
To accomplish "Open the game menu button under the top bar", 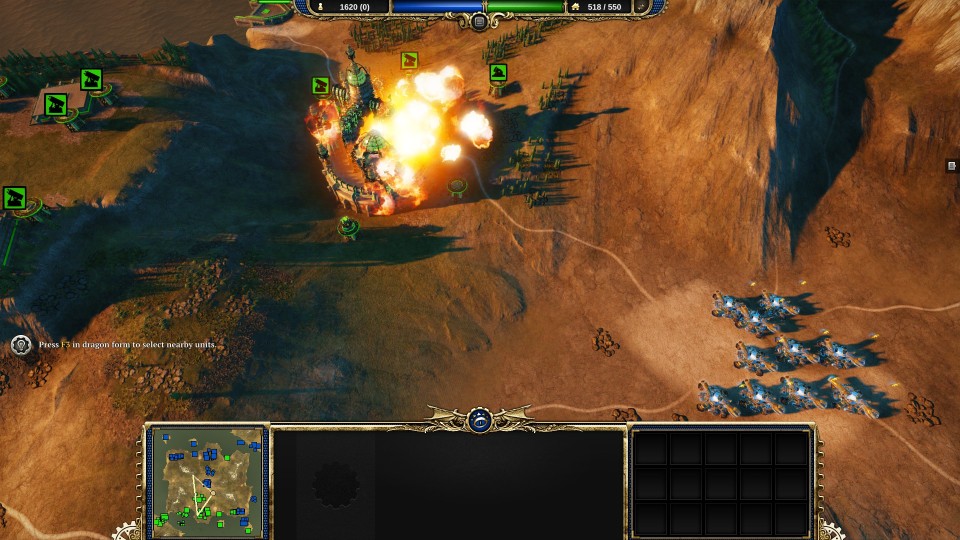I will coord(479,21).
